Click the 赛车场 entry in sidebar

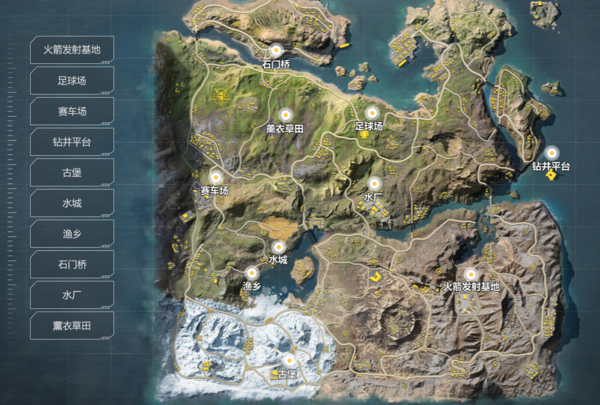point(72,111)
